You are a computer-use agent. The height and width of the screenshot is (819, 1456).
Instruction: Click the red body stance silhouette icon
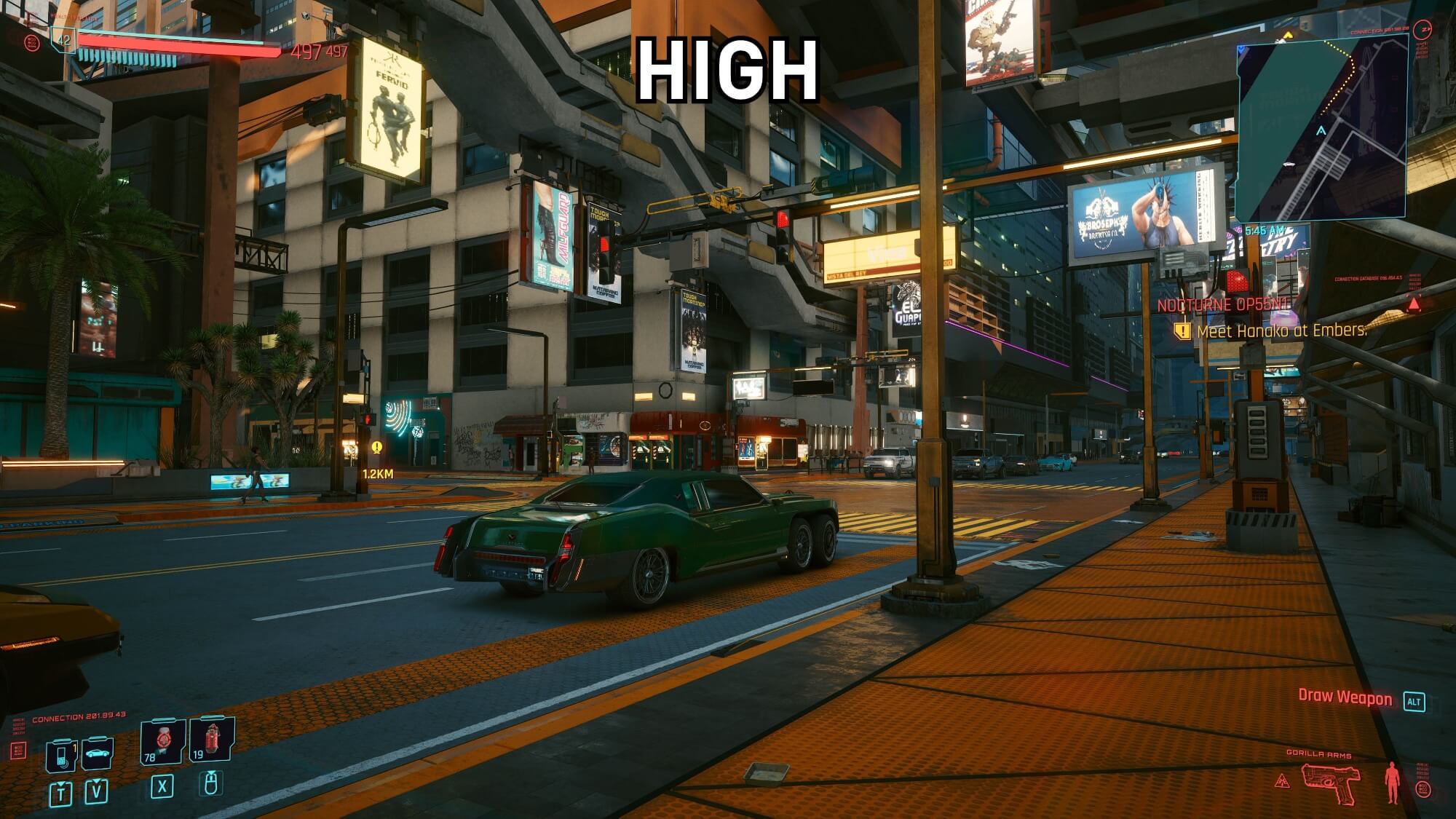(x=1393, y=783)
